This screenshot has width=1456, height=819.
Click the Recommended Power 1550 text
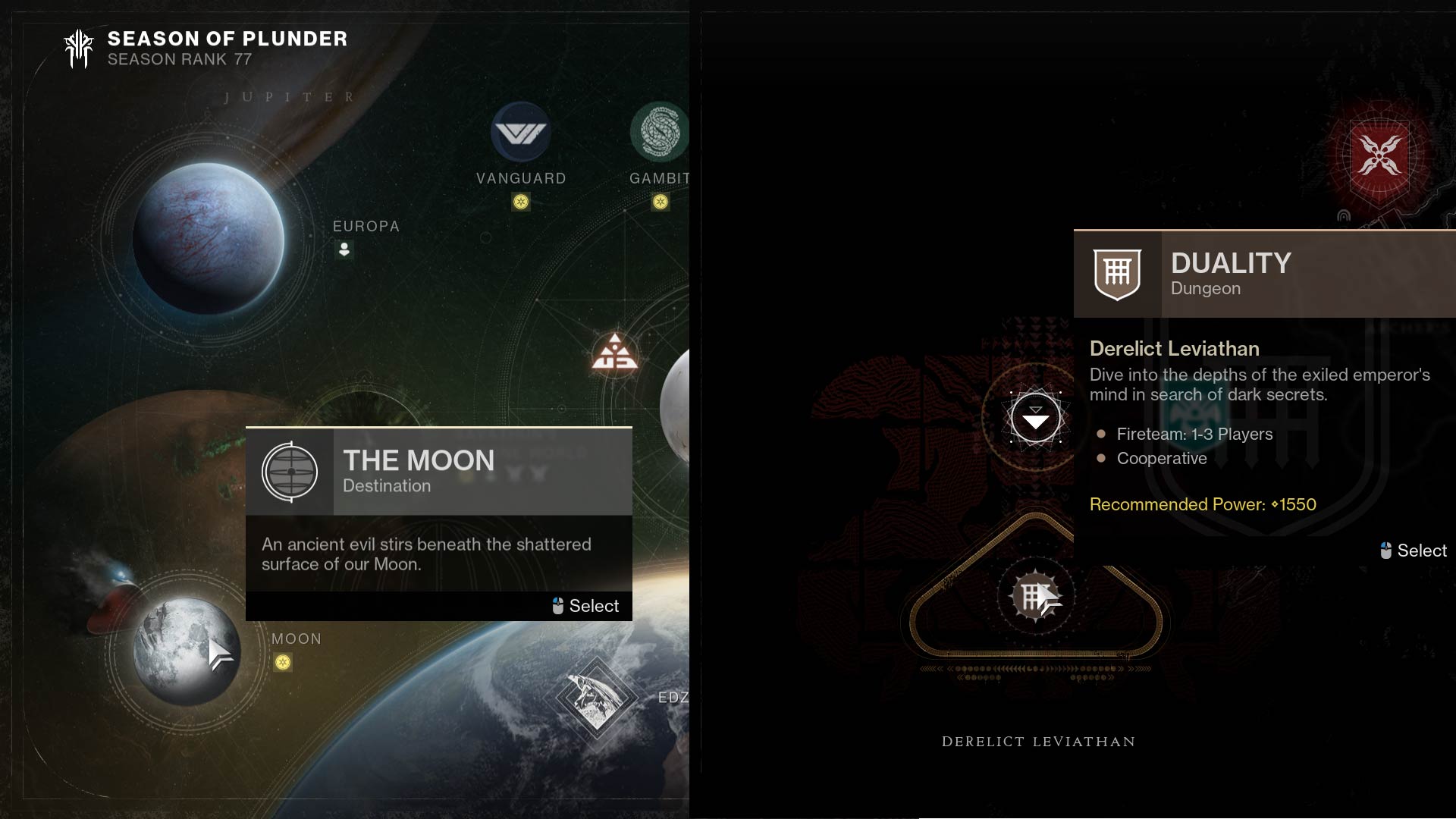1202,504
